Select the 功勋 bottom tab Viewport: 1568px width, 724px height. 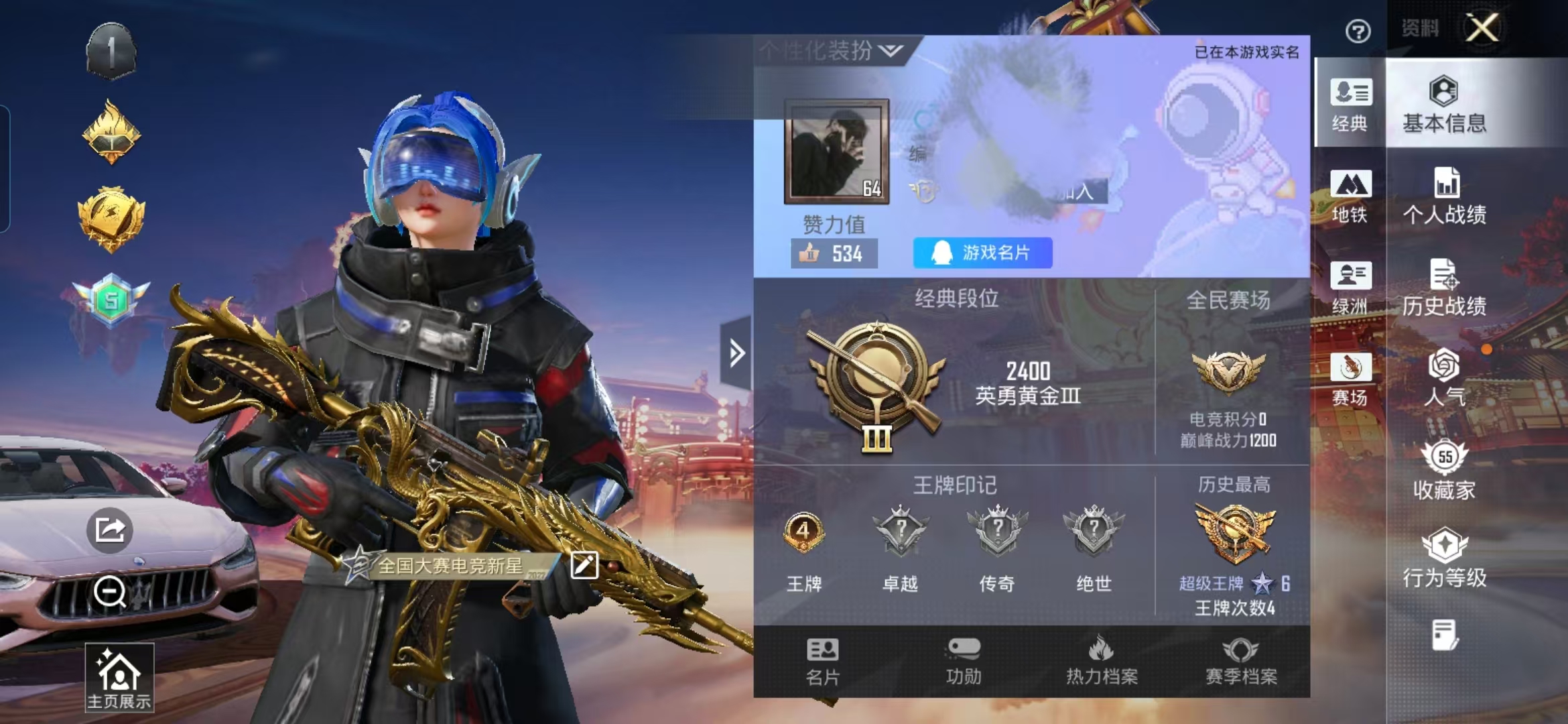pyautogui.click(x=964, y=662)
